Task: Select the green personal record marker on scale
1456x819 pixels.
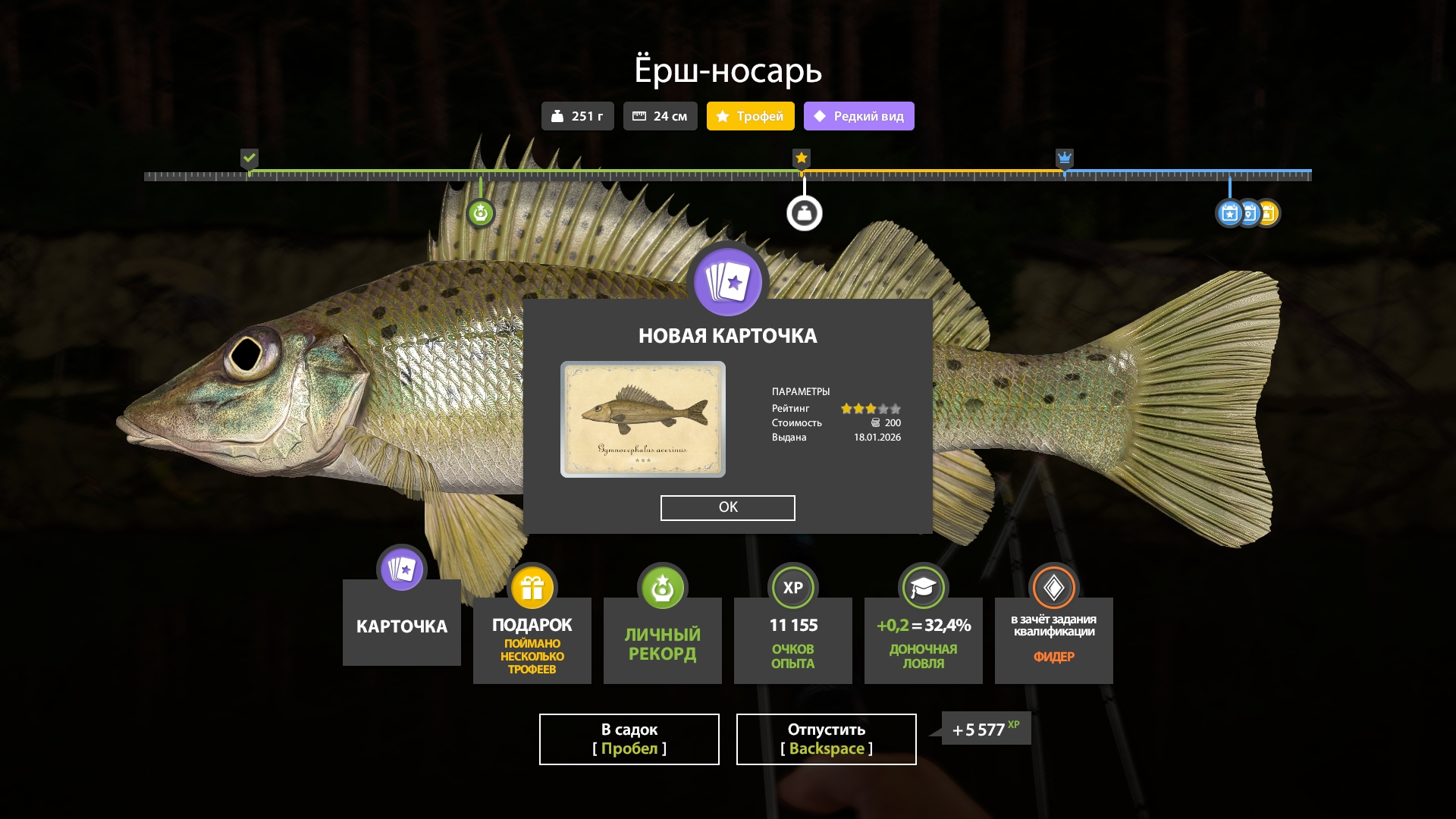Action: tap(481, 213)
